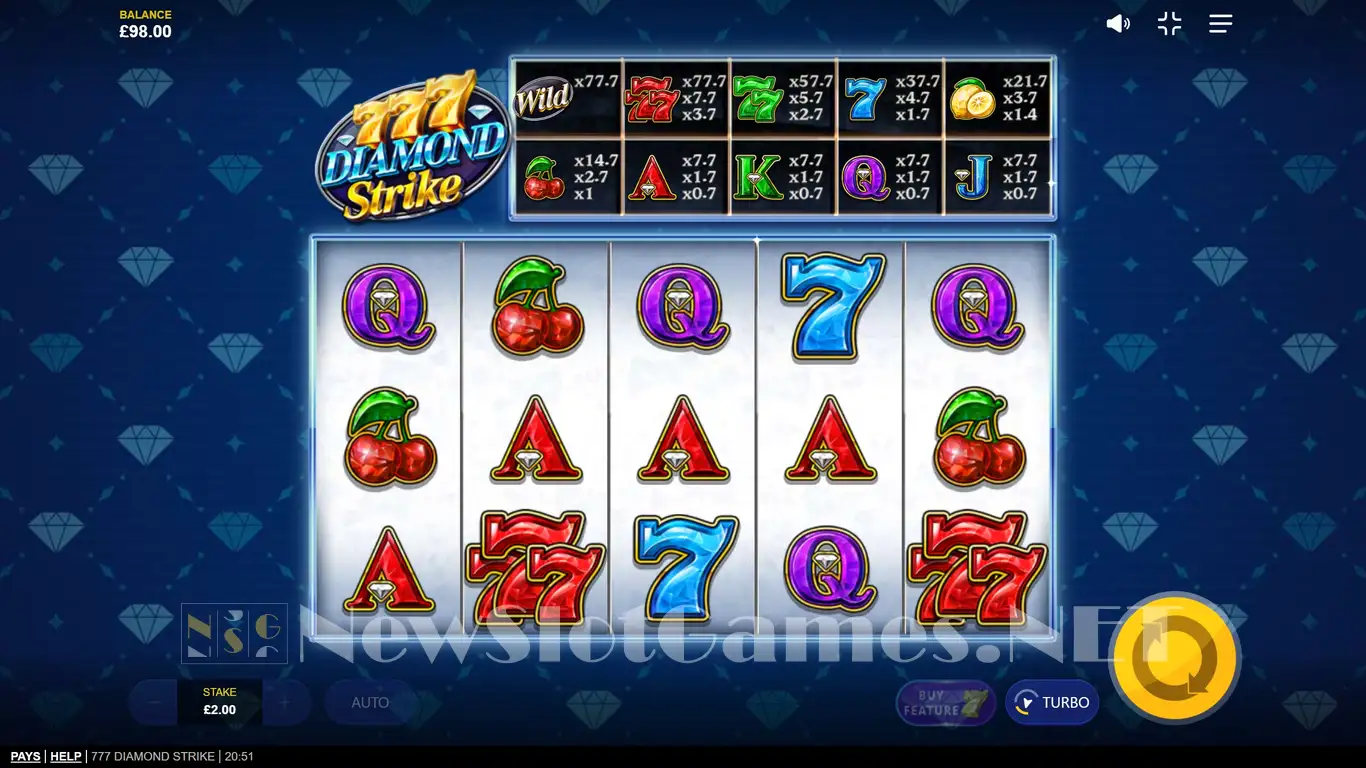Open the Pays table link

point(26,757)
